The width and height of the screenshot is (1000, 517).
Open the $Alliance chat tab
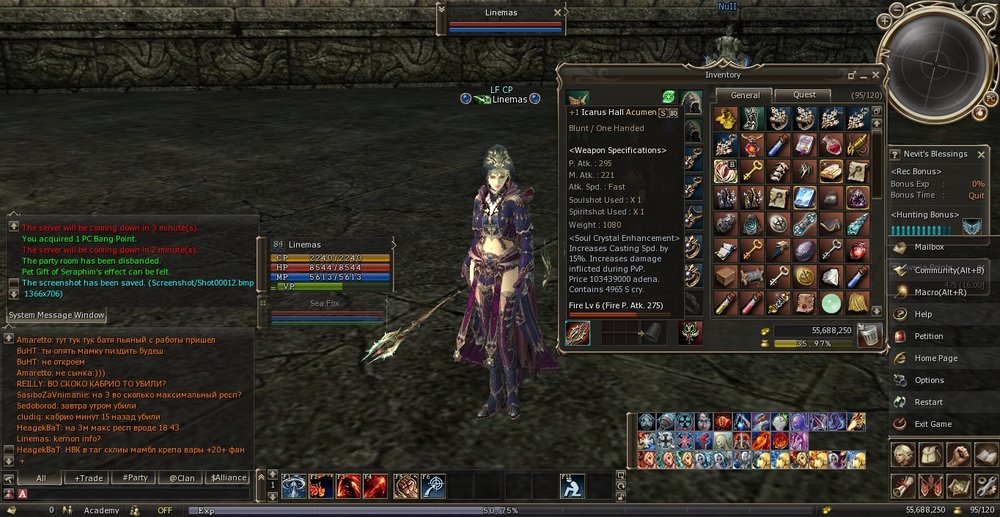pos(228,478)
